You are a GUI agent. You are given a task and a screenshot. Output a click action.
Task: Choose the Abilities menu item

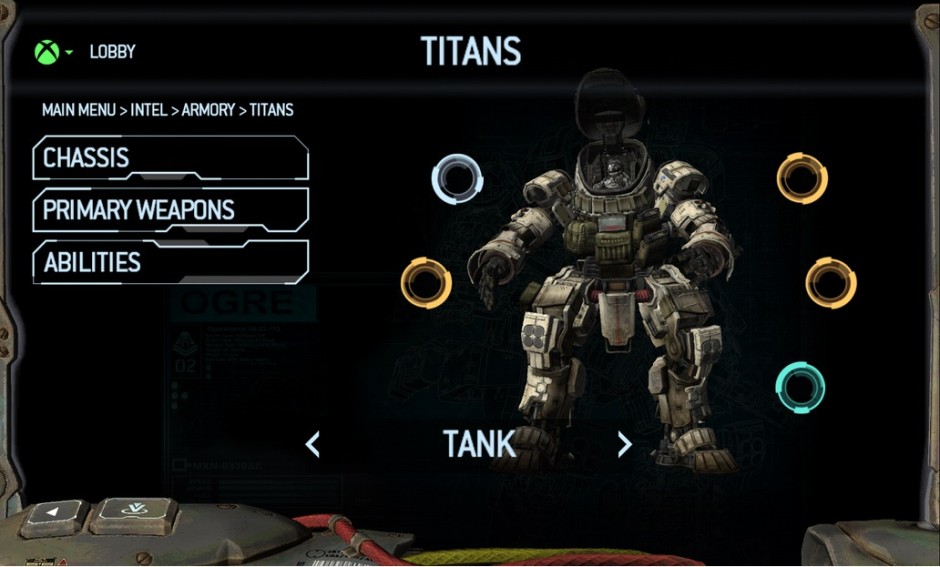pyautogui.click(x=170, y=262)
